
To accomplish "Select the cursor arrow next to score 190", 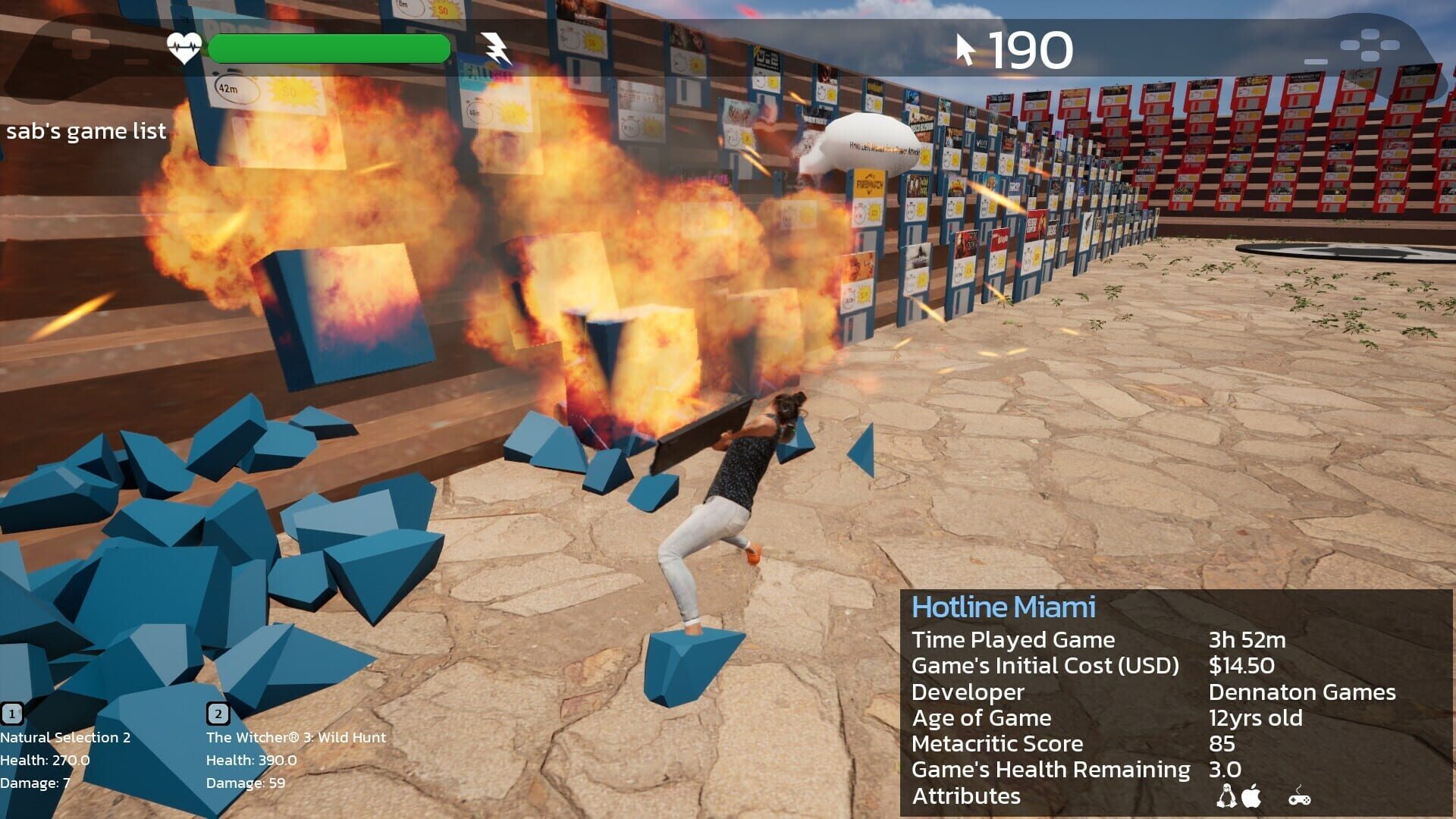I will [967, 48].
